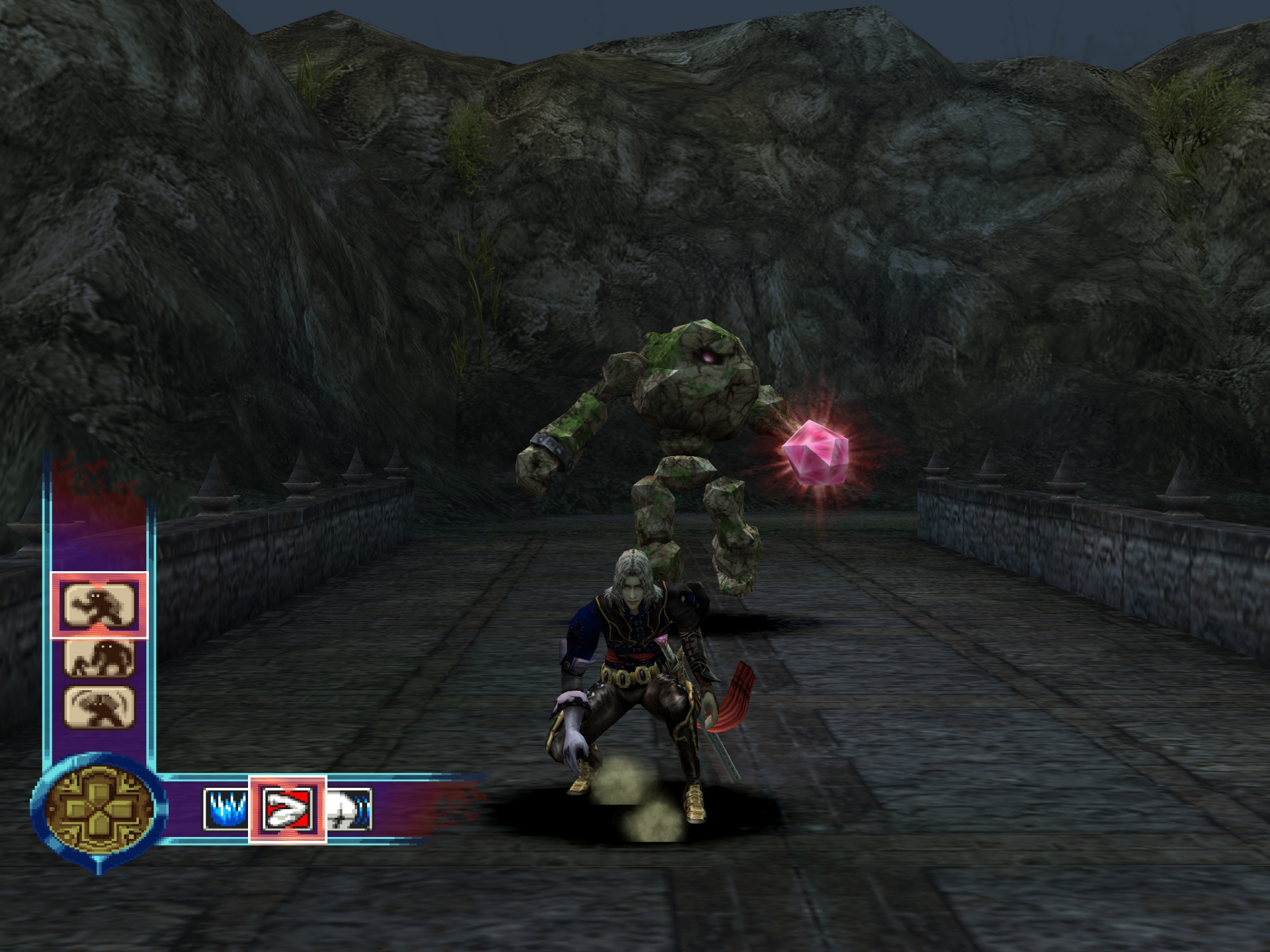1270x952 pixels.
Task: Activate the blue flame ability icon
Action: coord(226,809)
